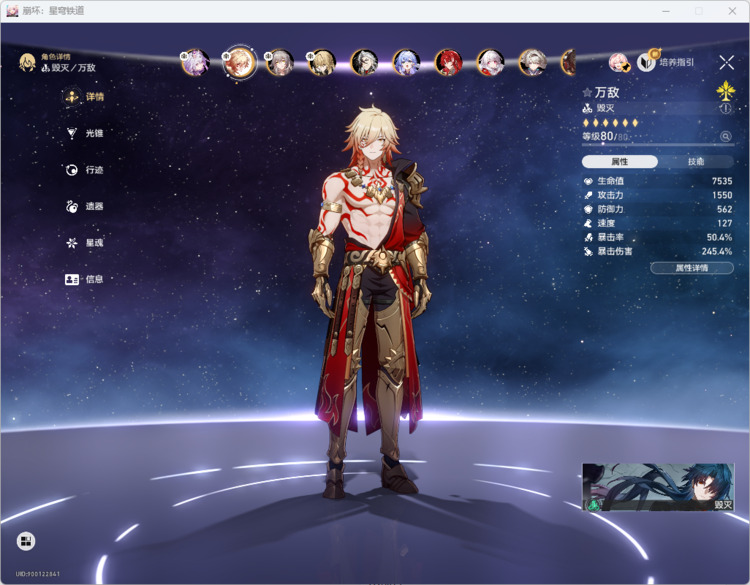Go to the 遗器 relics tab
The width and height of the screenshot is (750, 585).
85,206
